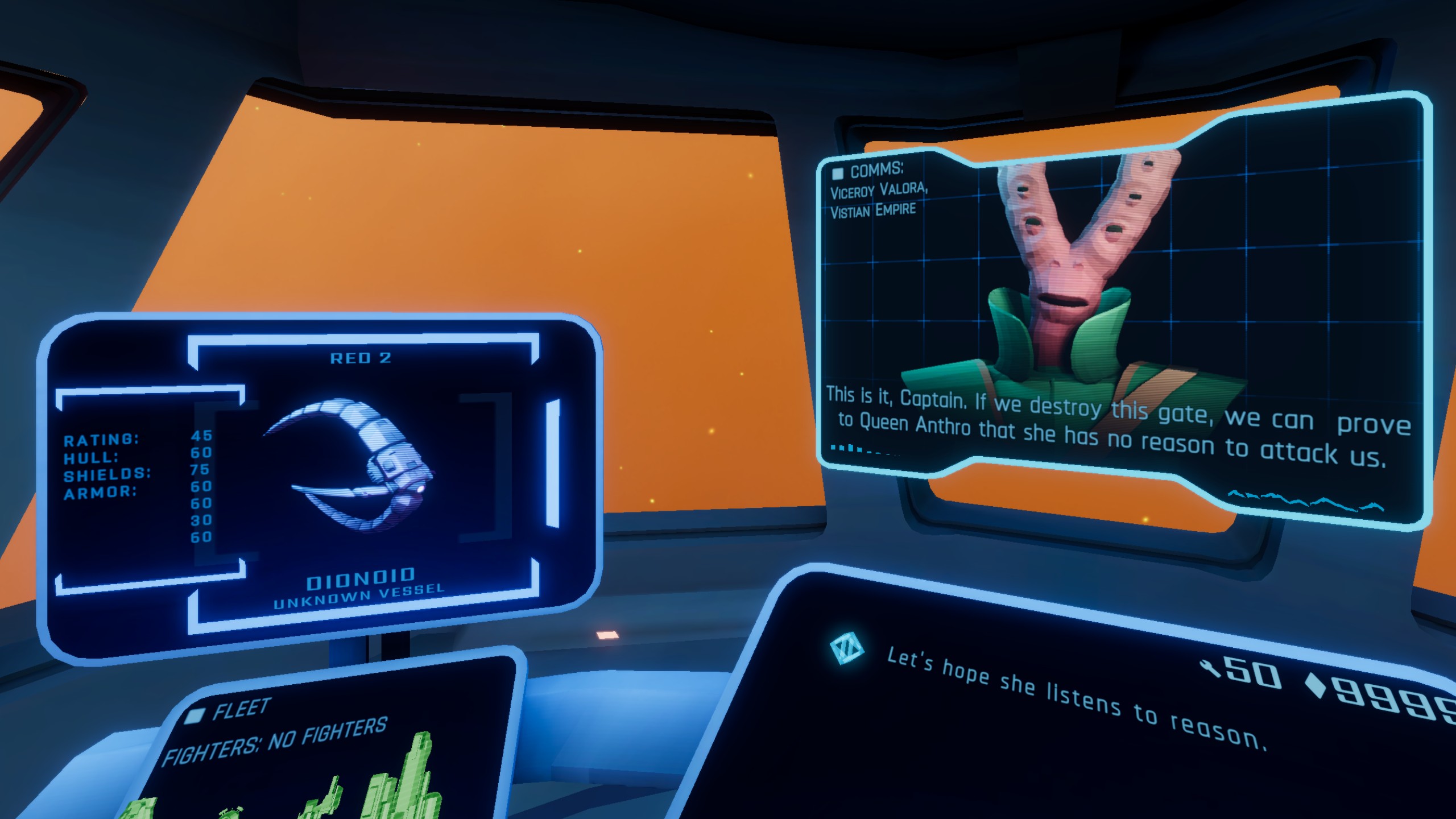Open the Fleet panel header
This screenshot has height=819, width=1456.
pyautogui.click(x=241, y=710)
